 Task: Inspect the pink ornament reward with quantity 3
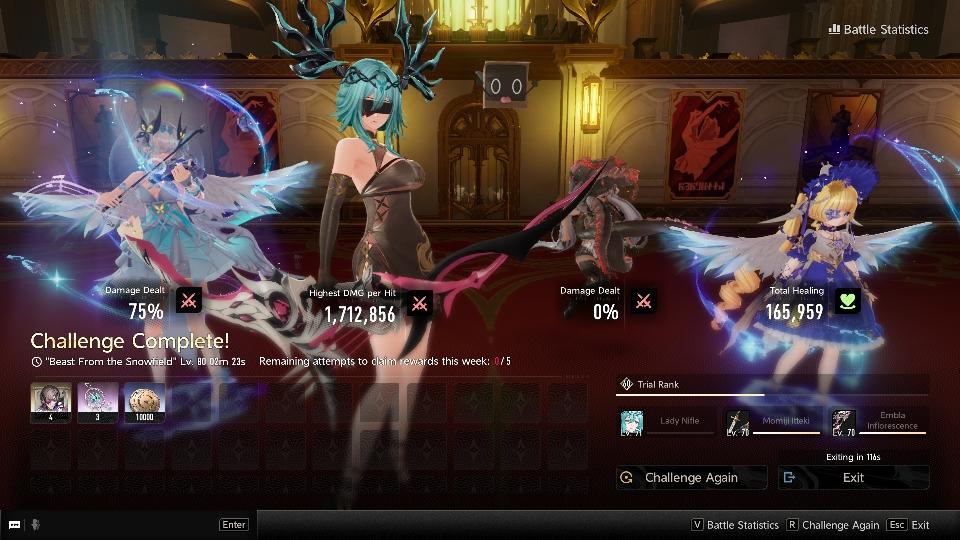pyautogui.click(x=97, y=402)
